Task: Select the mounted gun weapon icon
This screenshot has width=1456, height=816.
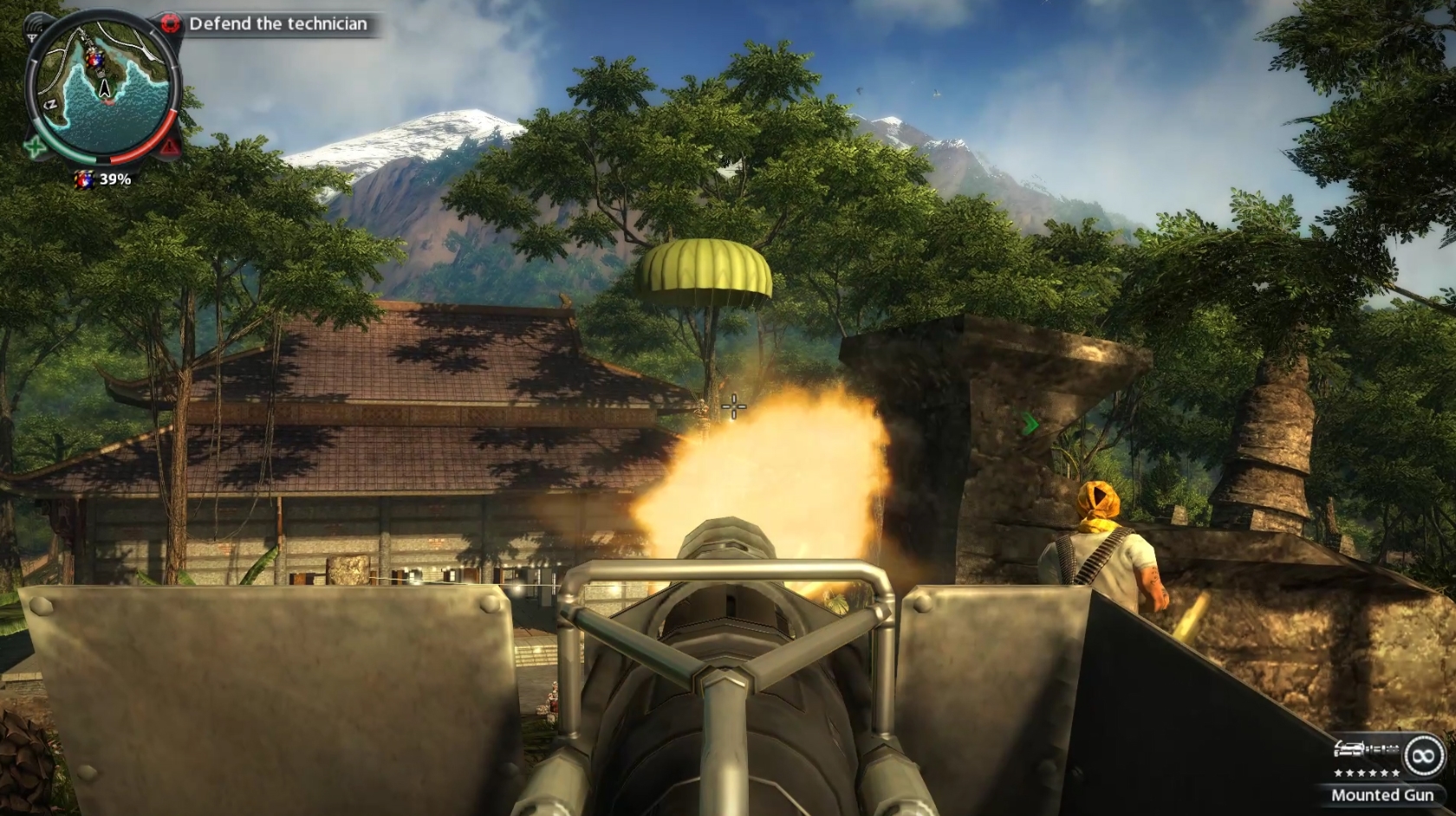Action: click(x=1365, y=748)
